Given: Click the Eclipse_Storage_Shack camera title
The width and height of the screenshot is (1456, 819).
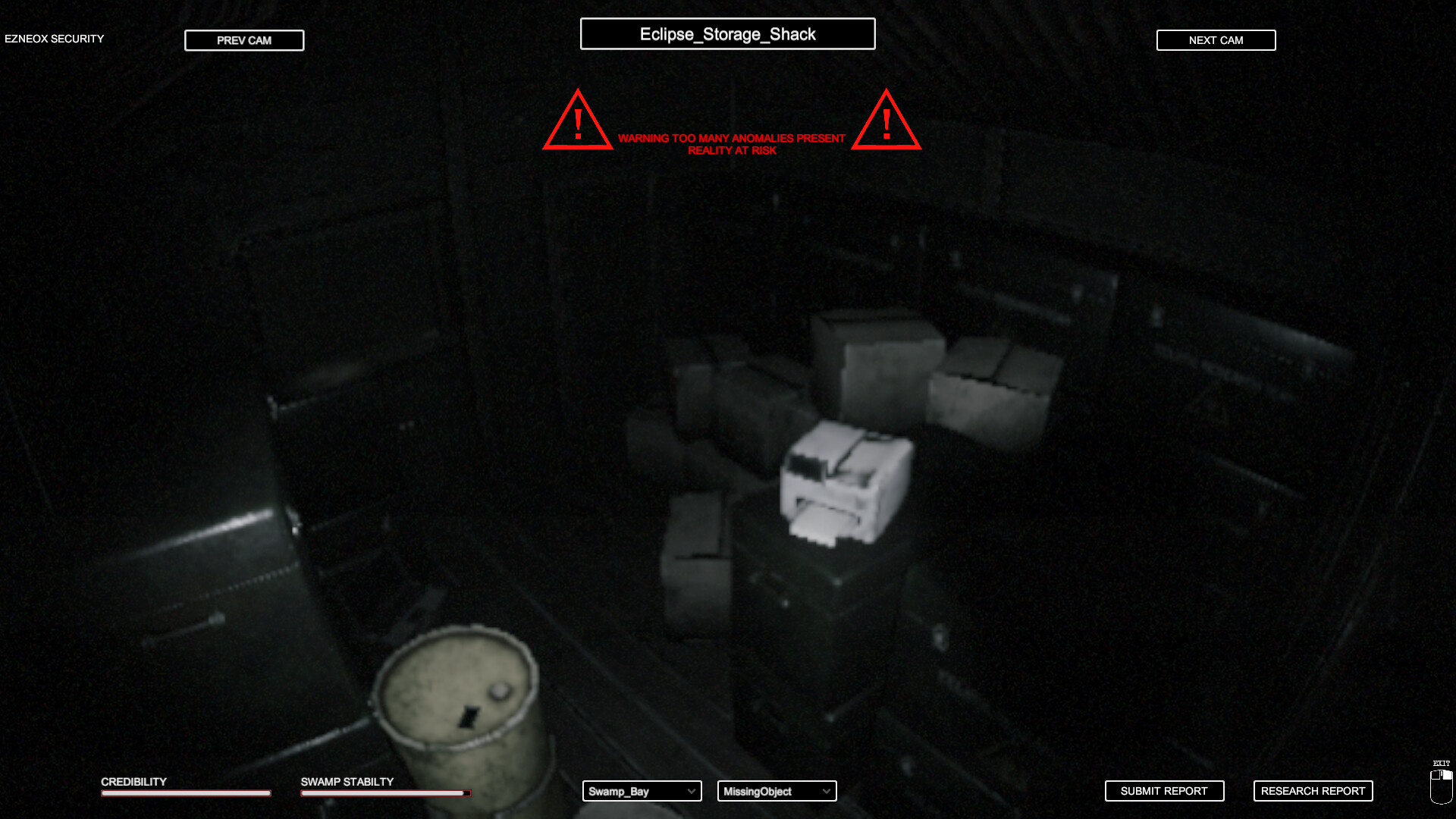Looking at the screenshot, I should pyautogui.click(x=727, y=33).
